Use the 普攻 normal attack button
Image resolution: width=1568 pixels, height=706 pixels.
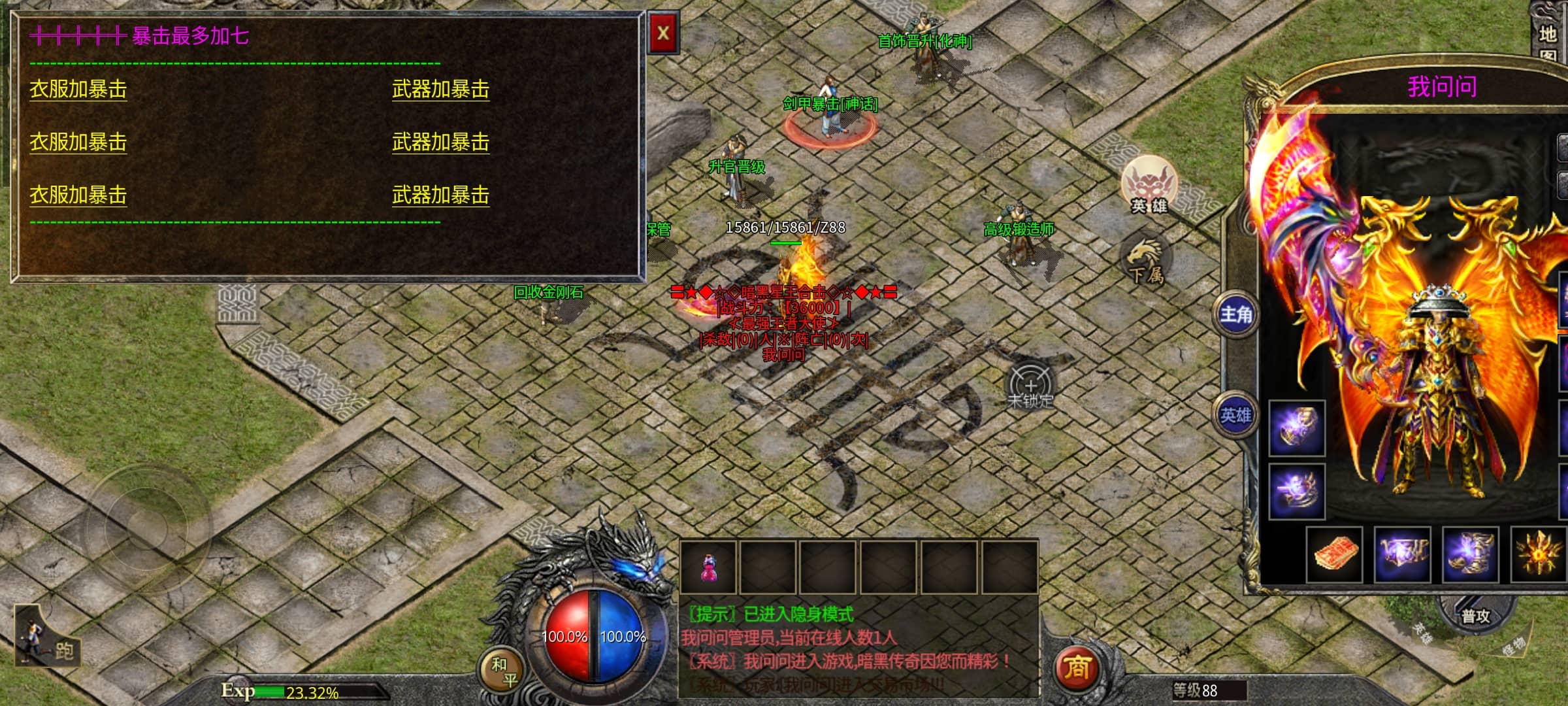pos(1475,616)
